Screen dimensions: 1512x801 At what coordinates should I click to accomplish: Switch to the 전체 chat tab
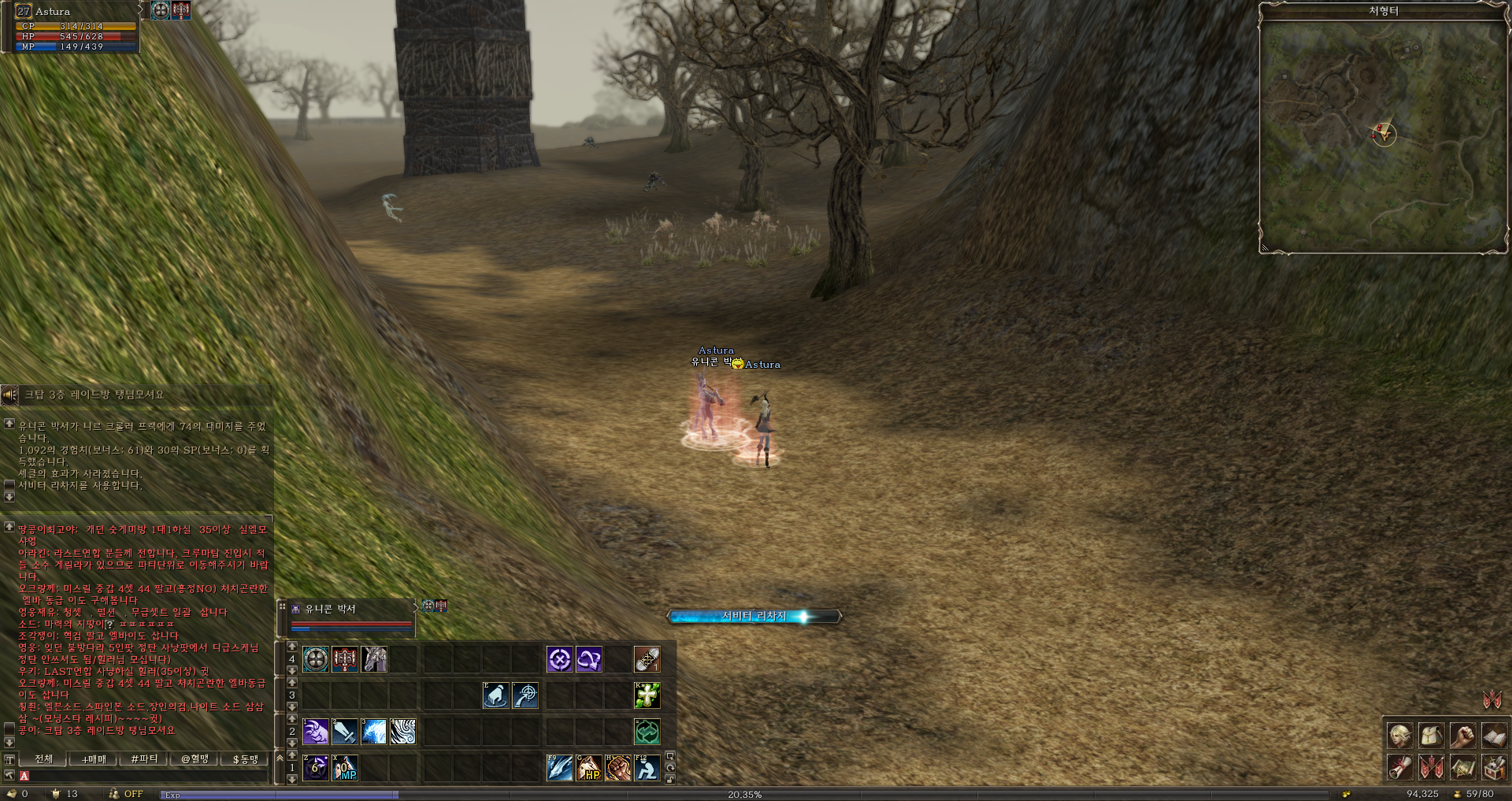44,759
